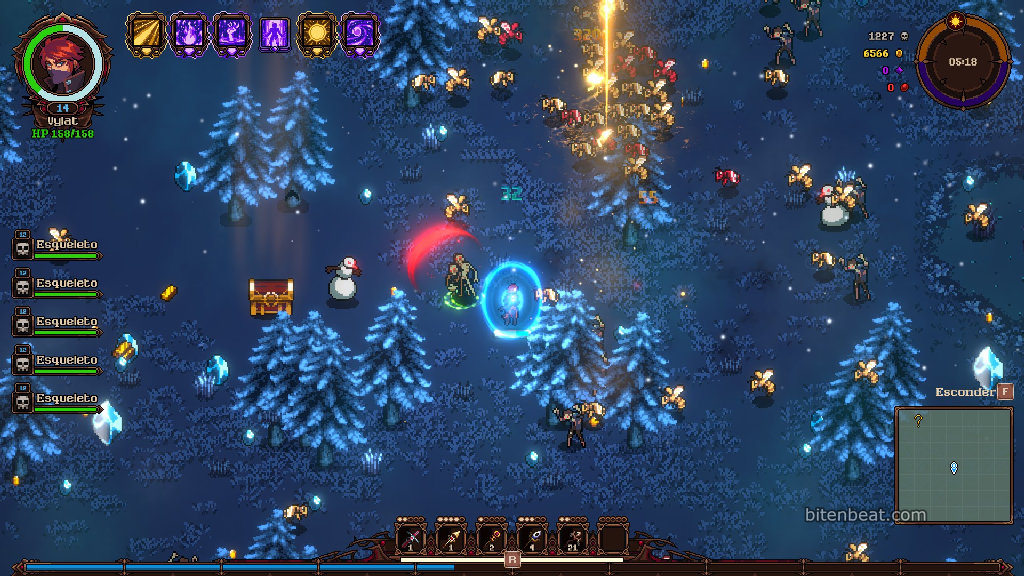The width and height of the screenshot is (1024, 576).
Task: Select the purple silhouette figure ability
Action: click(x=275, y=34)
